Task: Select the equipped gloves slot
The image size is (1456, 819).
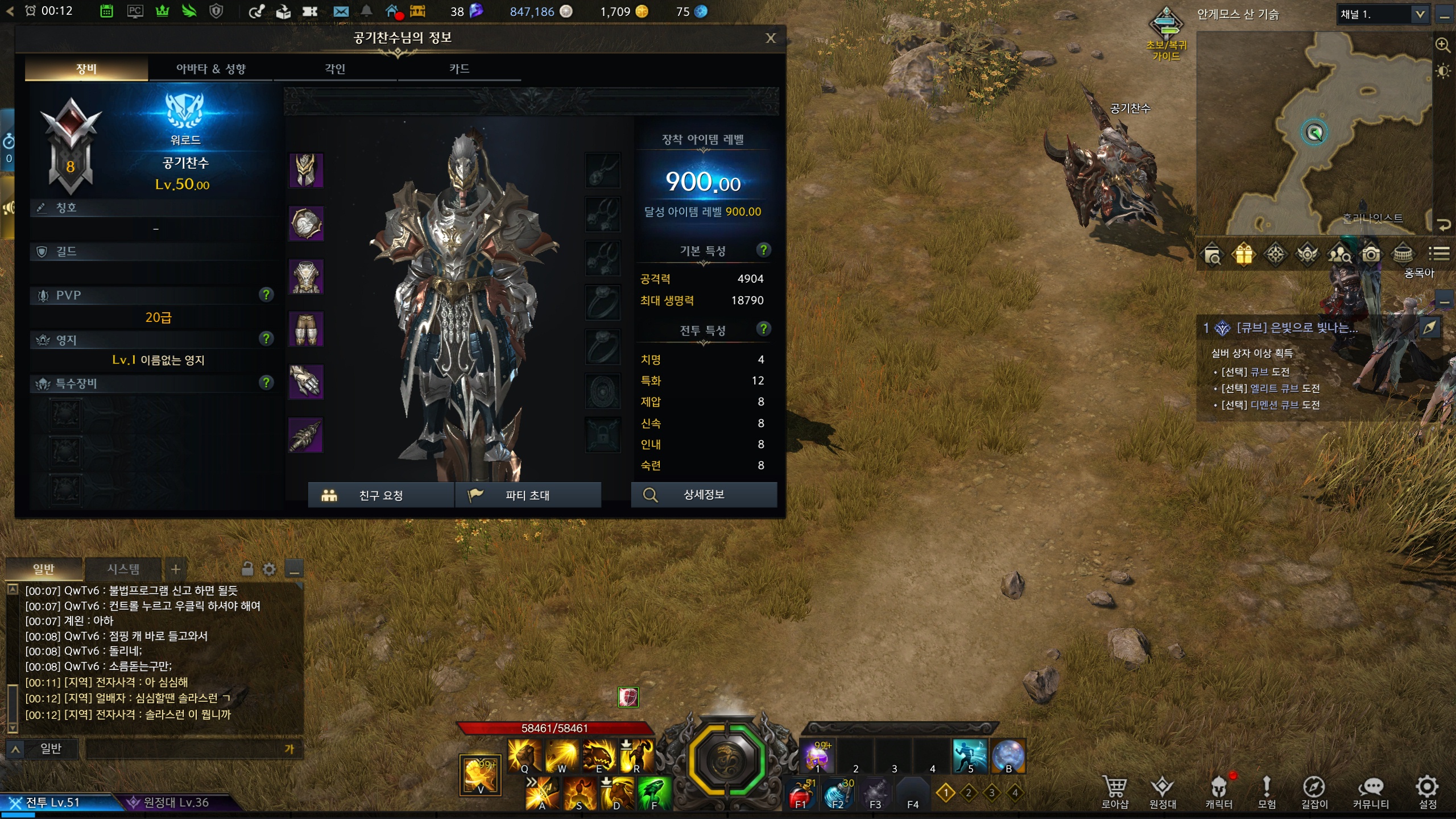Action: point(306,382)
